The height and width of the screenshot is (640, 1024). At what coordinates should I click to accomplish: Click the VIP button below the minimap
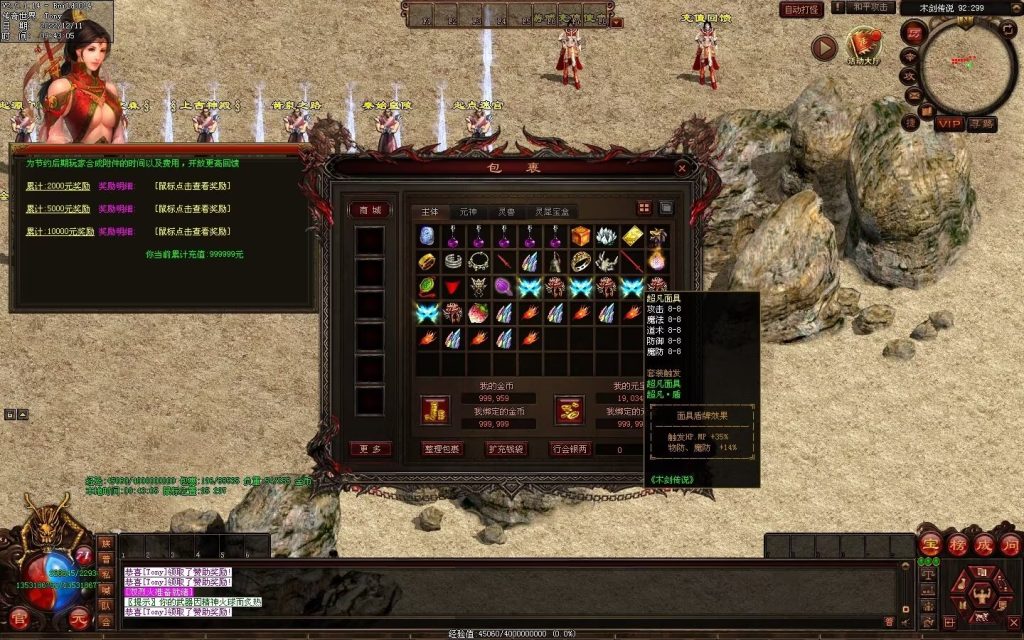coord(950,124)
